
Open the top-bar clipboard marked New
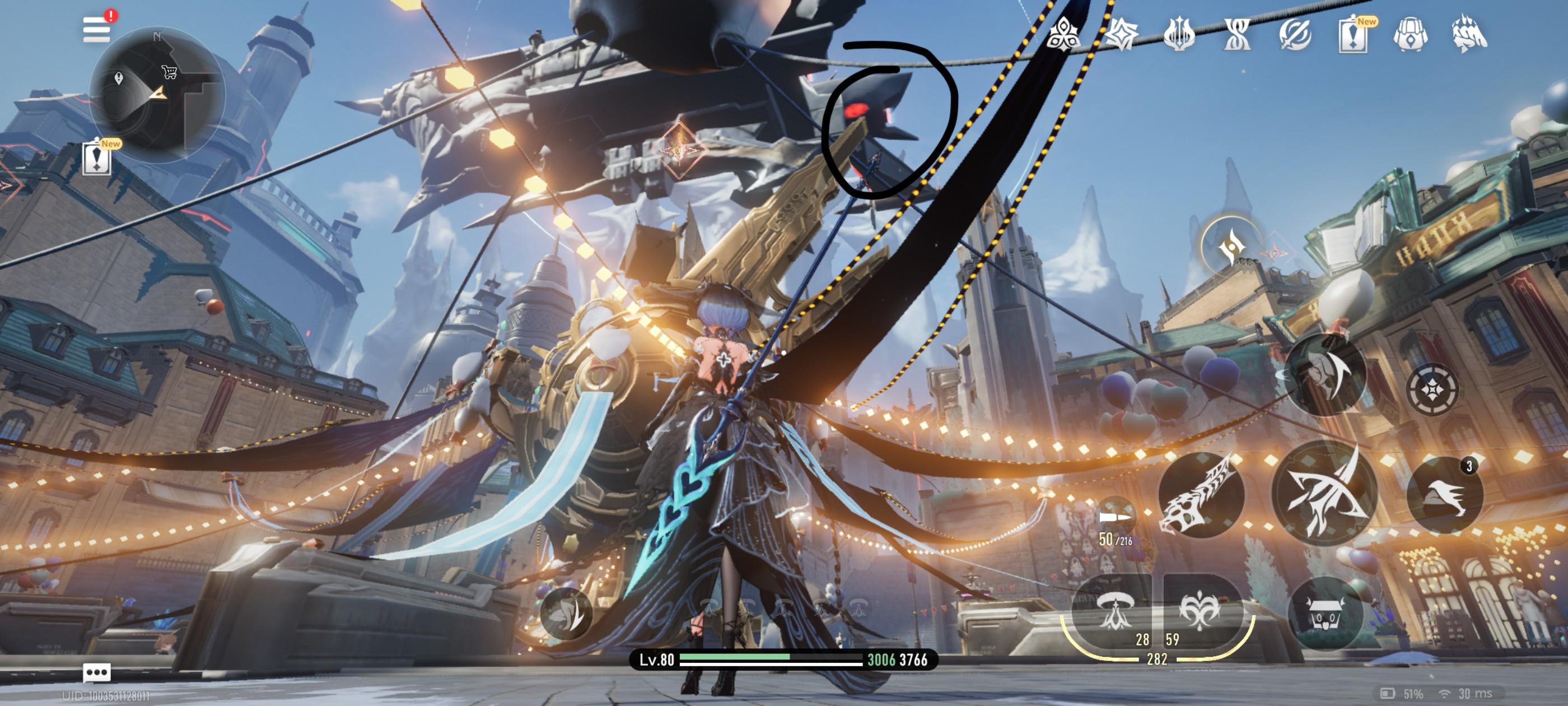click(1352, 34)
